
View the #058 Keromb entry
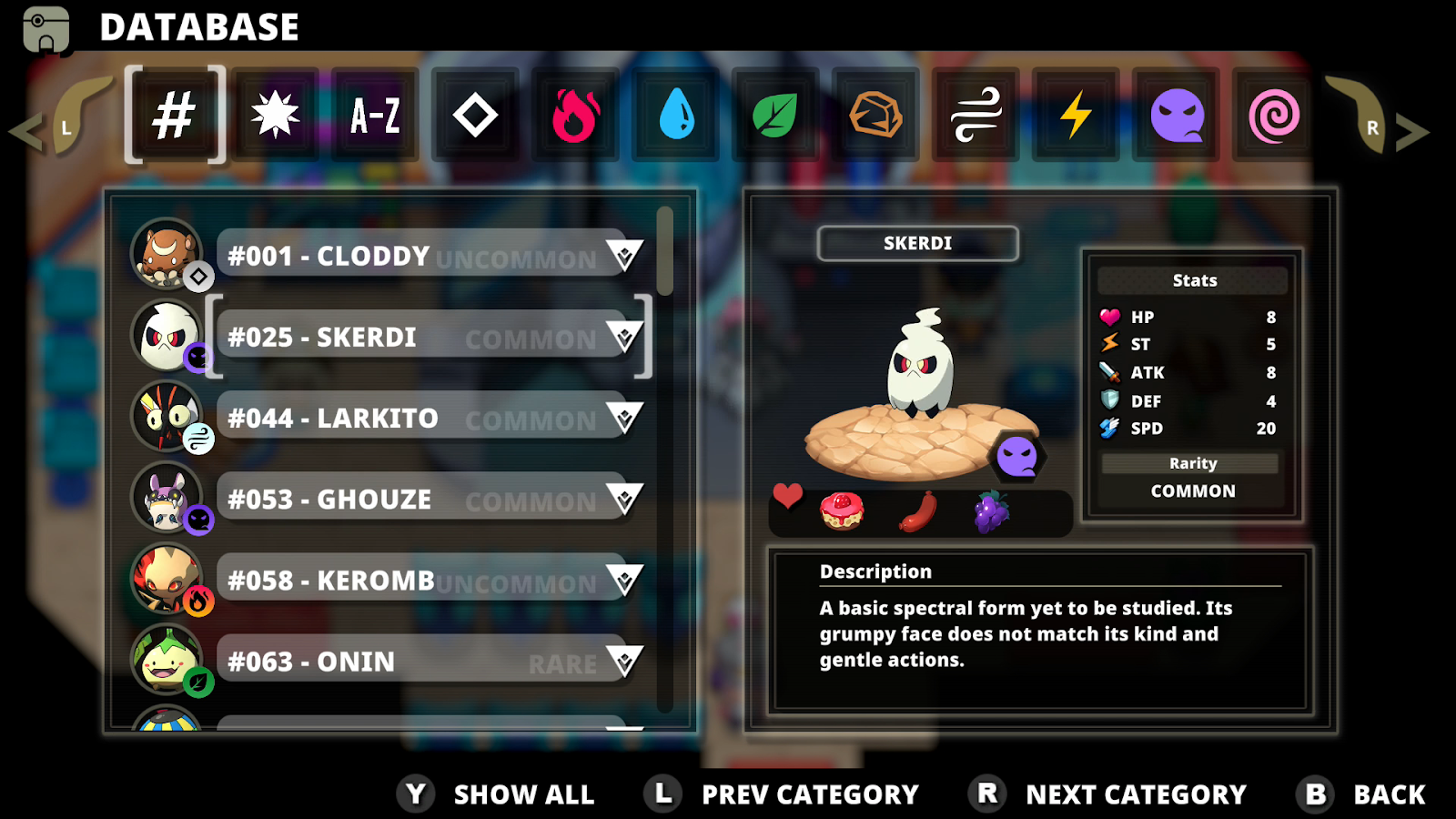click(x=409, y=581)
